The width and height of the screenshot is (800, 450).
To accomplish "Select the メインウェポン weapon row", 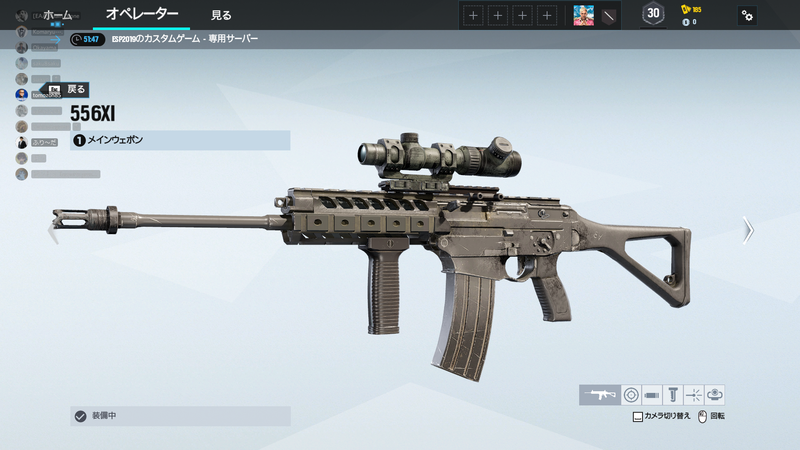I will click(180, 141).
